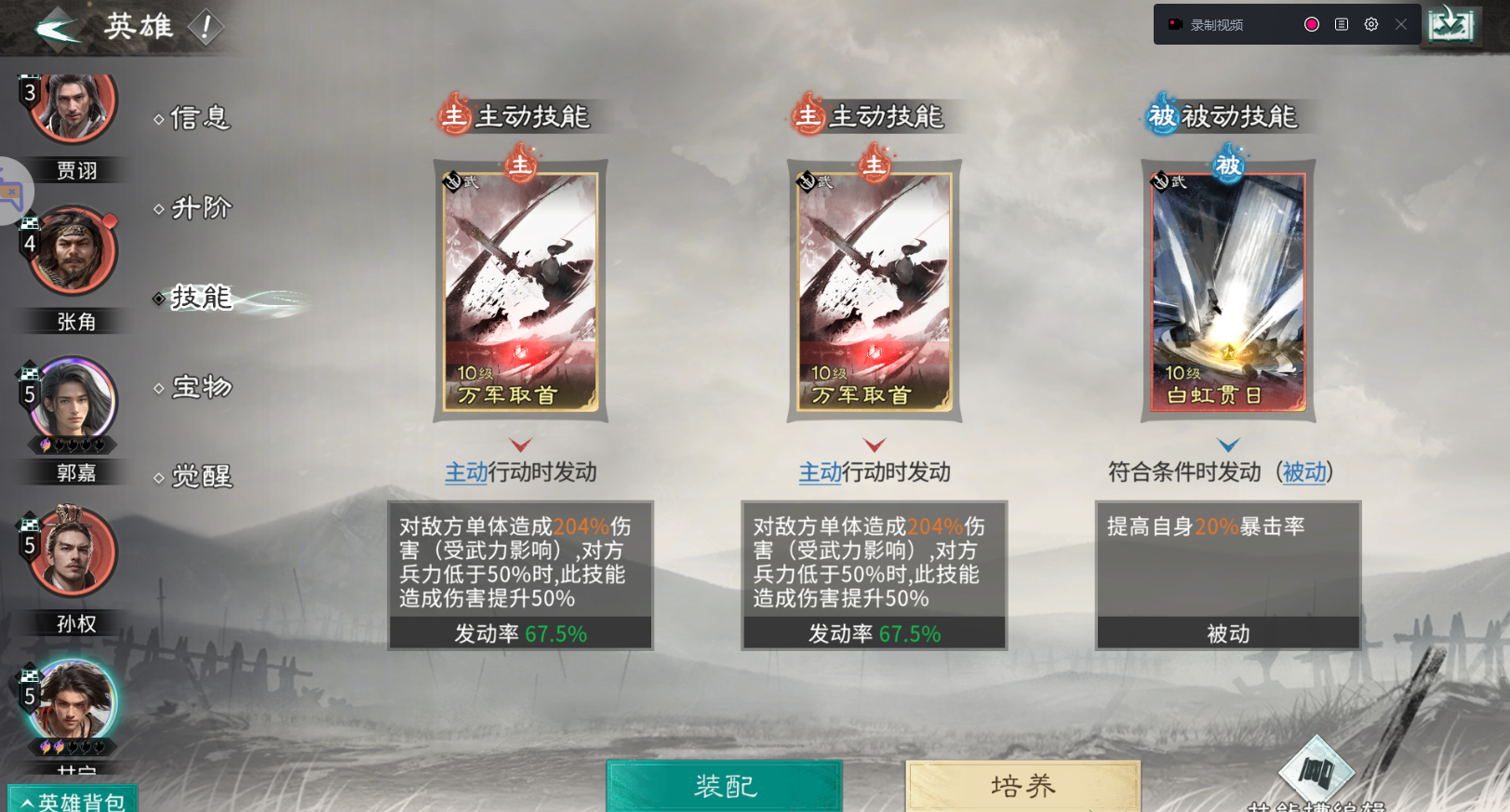Toggle recording with the red record button

pyautogui.click(x=1311, y=23)
